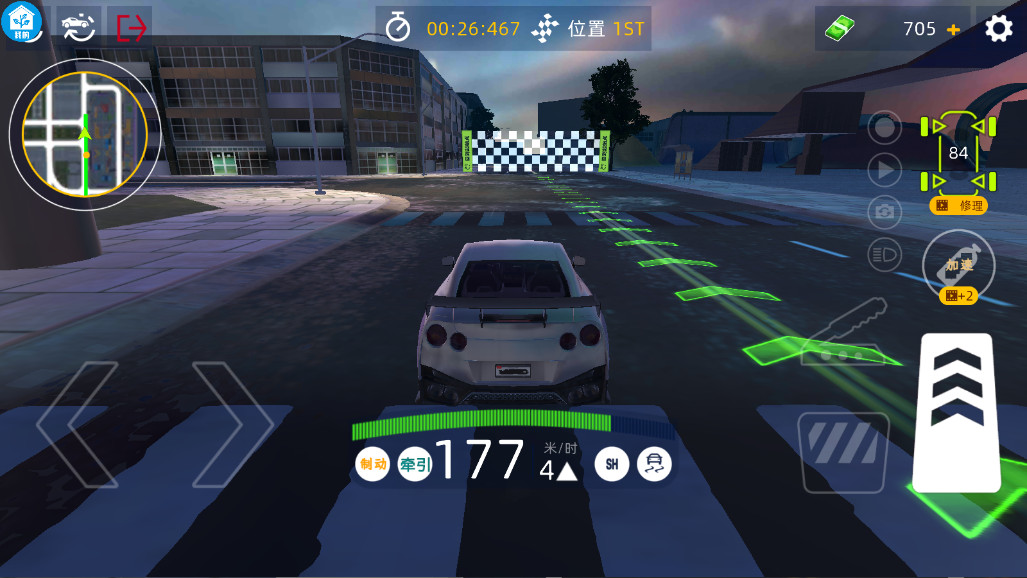Step on the accelerator pedal with chevrons
Image resolution: width=1027 pixels, height=578 pixels.
[956, 412]
